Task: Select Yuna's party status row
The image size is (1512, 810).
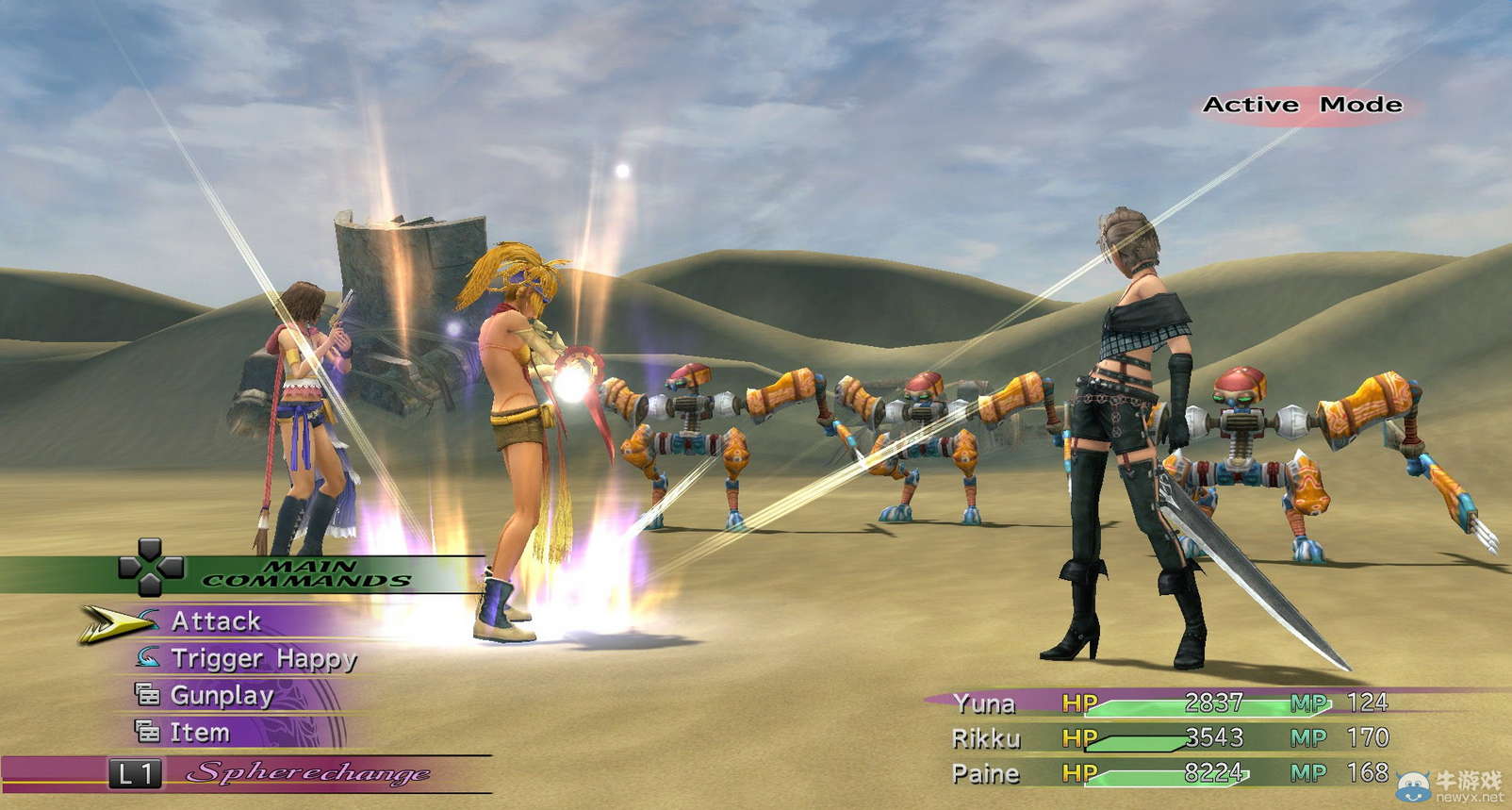Action: coord(1169,703)
